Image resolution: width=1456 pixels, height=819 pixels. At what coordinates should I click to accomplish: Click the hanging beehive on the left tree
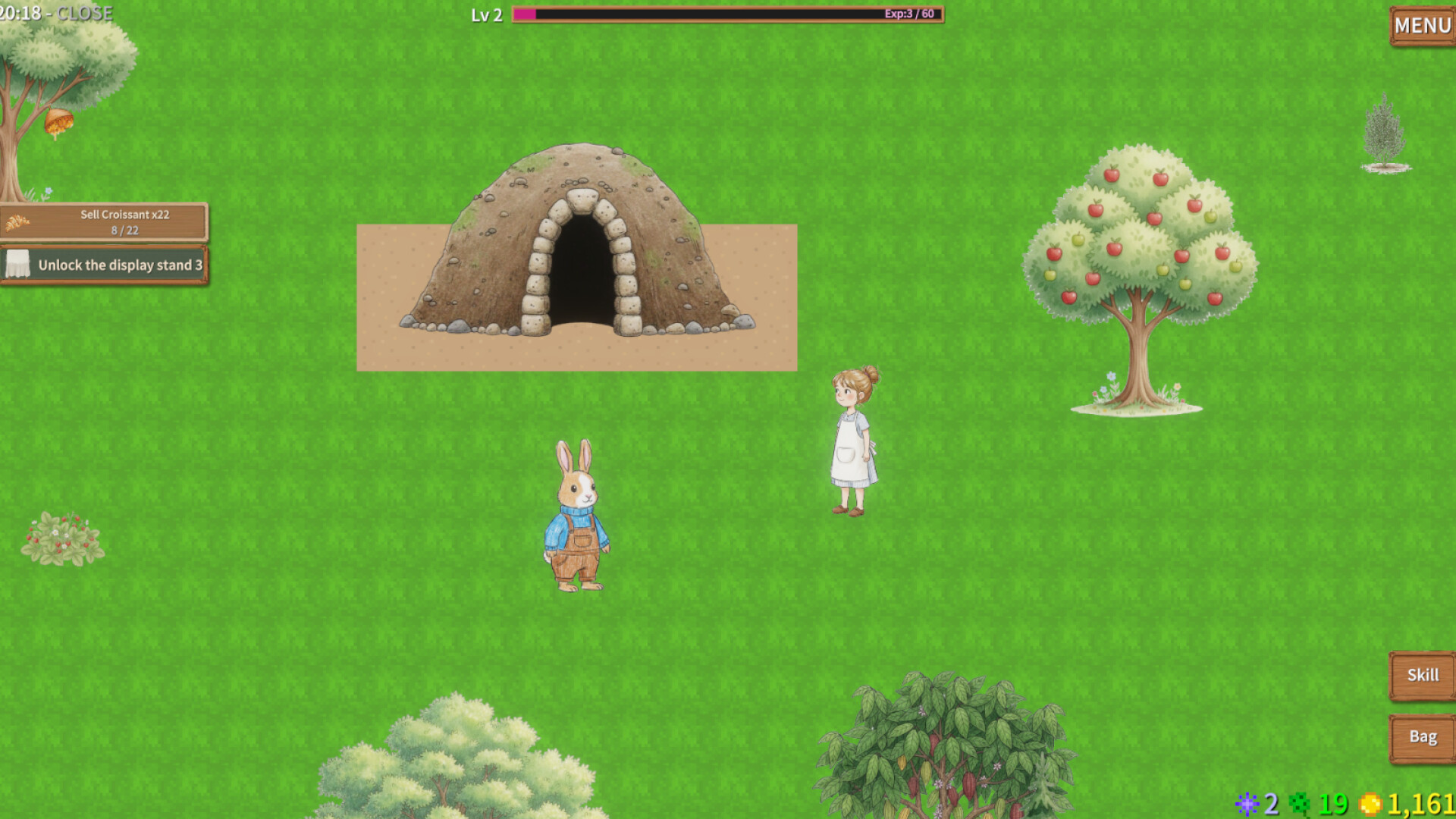tap(59, 118)
